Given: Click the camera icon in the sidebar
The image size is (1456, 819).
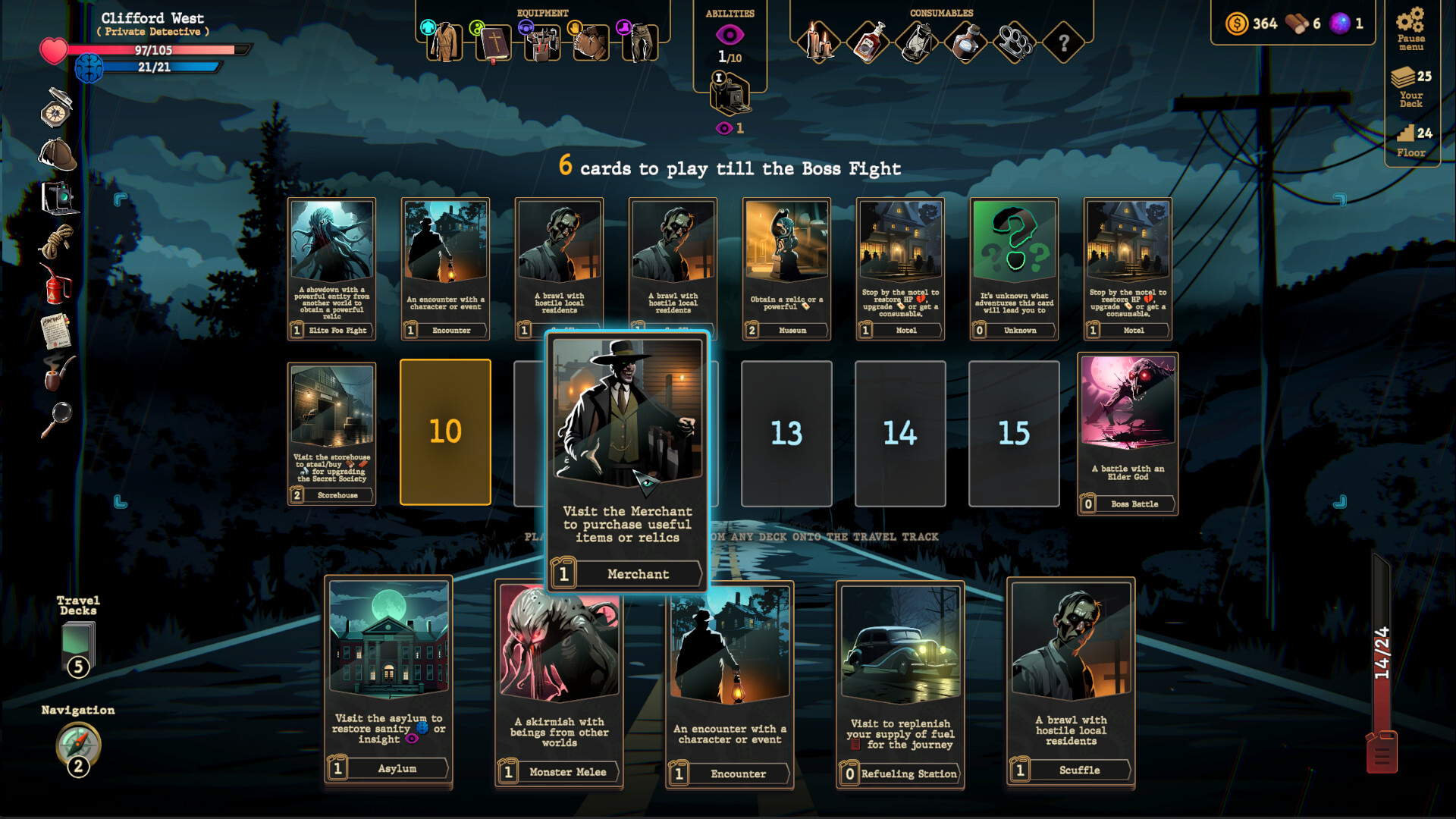Looking at the screenshot, I should 59,197.
